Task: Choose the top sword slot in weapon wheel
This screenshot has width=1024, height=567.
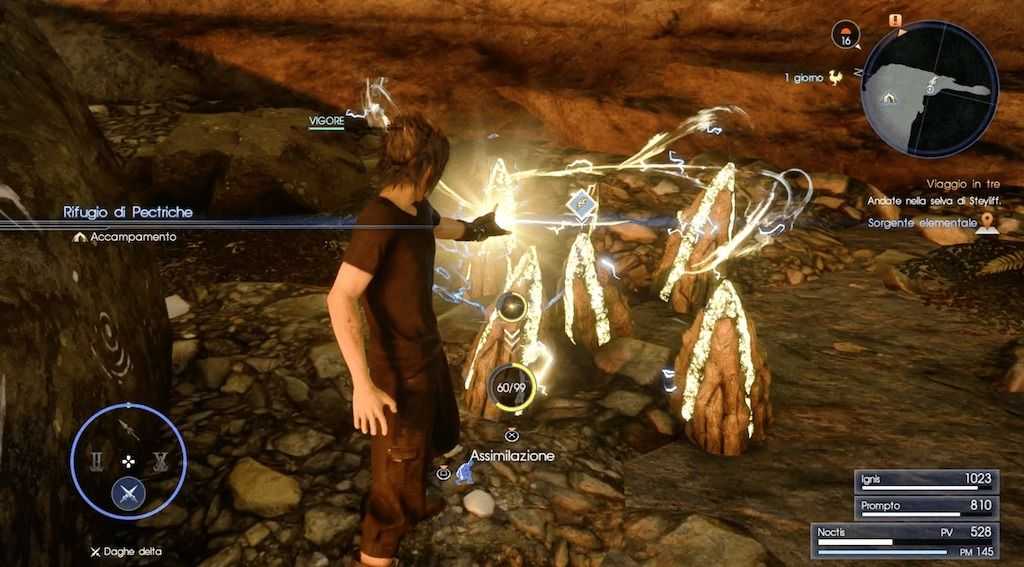Action: [x=129, y=429]
